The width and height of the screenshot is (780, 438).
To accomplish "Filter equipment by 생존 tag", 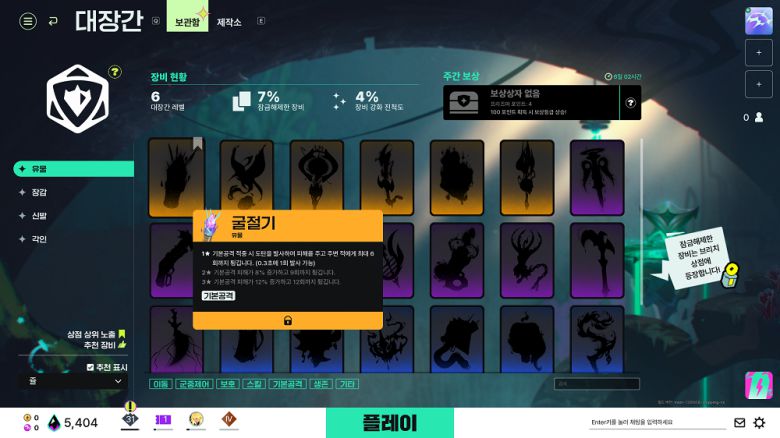I will coord(319,384).
